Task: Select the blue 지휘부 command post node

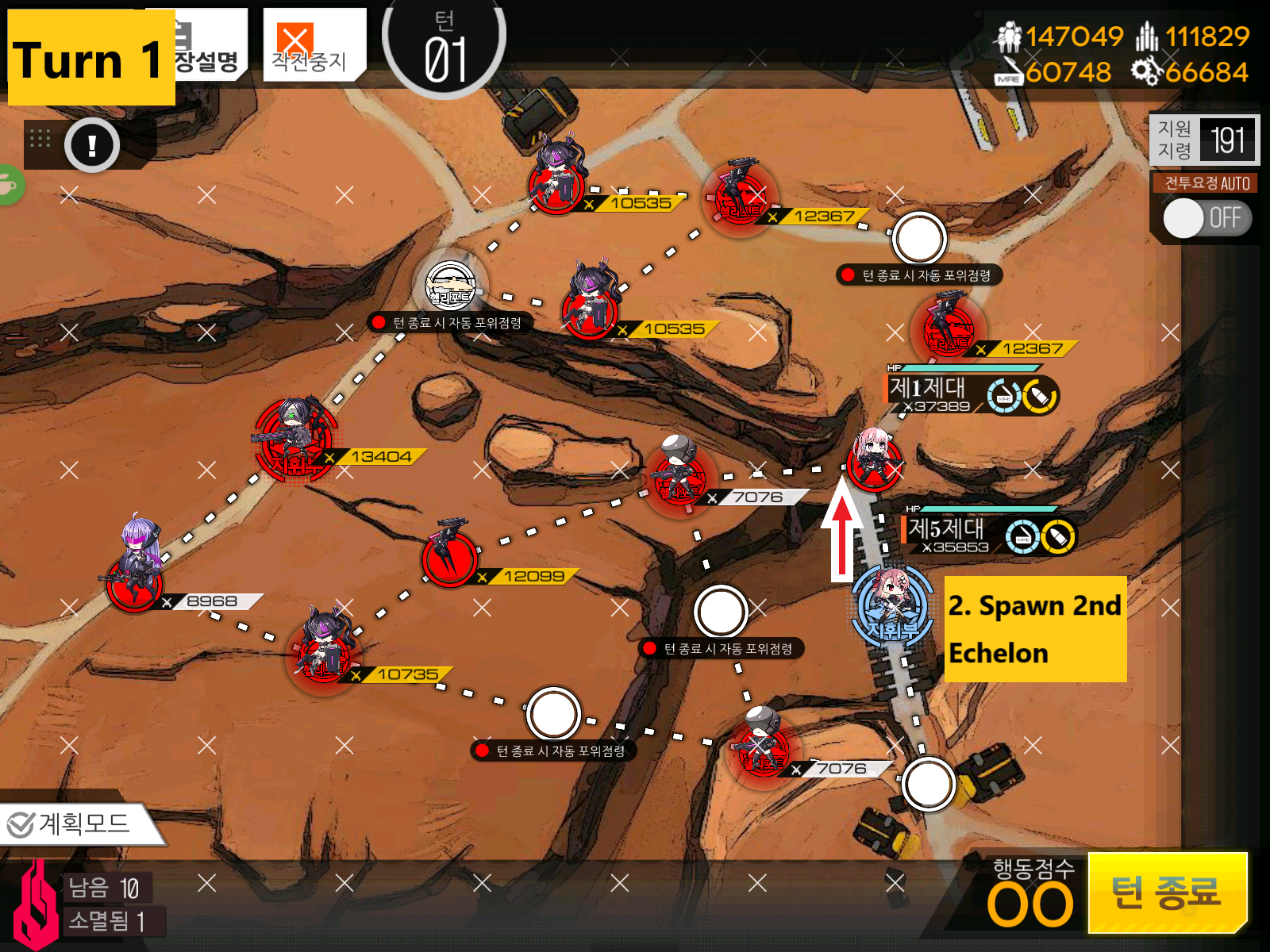Action: 891,603
